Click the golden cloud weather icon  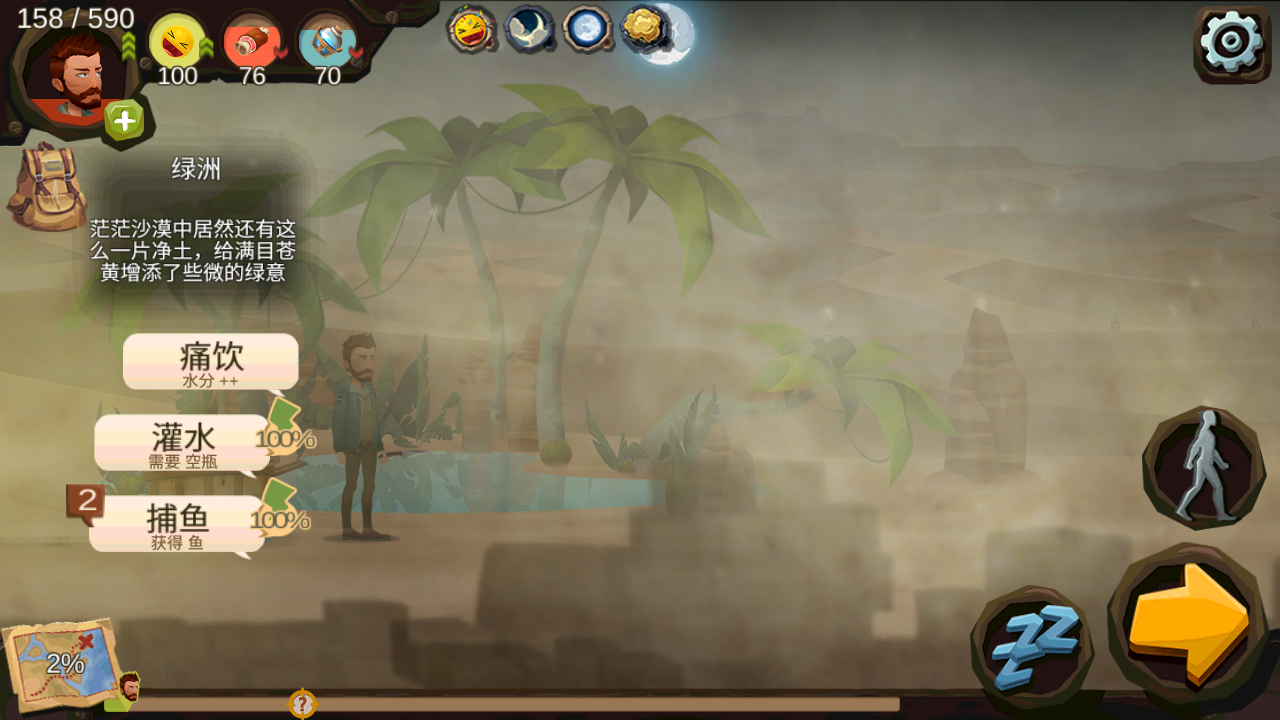(x=645, y=28)
